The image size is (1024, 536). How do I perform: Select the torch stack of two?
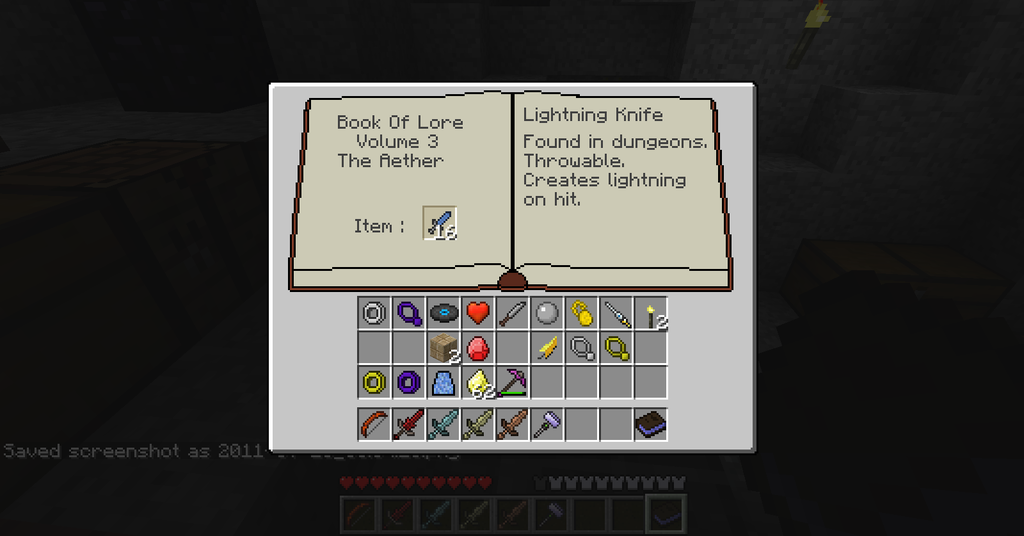click(x=651, y=315)
